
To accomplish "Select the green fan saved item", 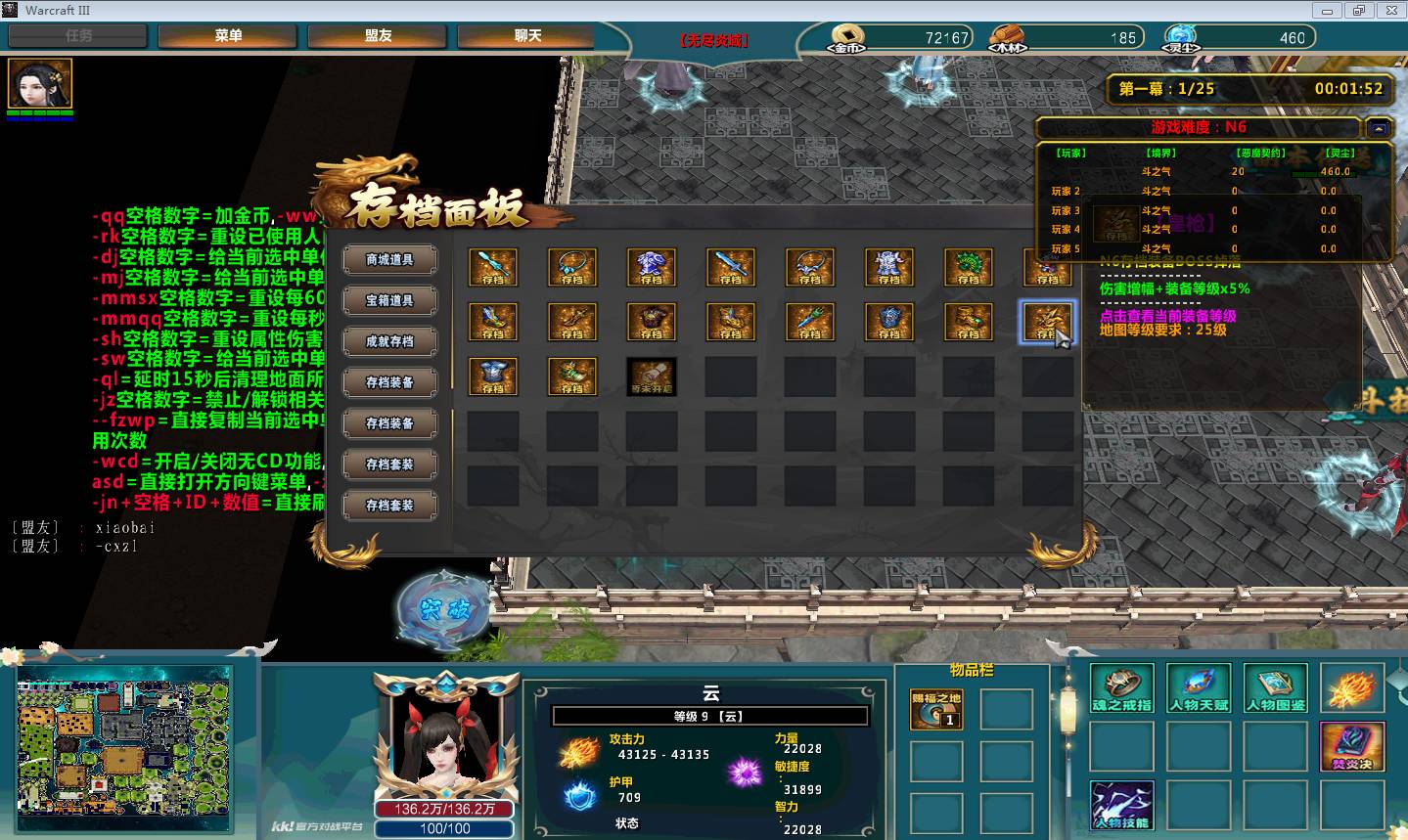I will 968,267.
